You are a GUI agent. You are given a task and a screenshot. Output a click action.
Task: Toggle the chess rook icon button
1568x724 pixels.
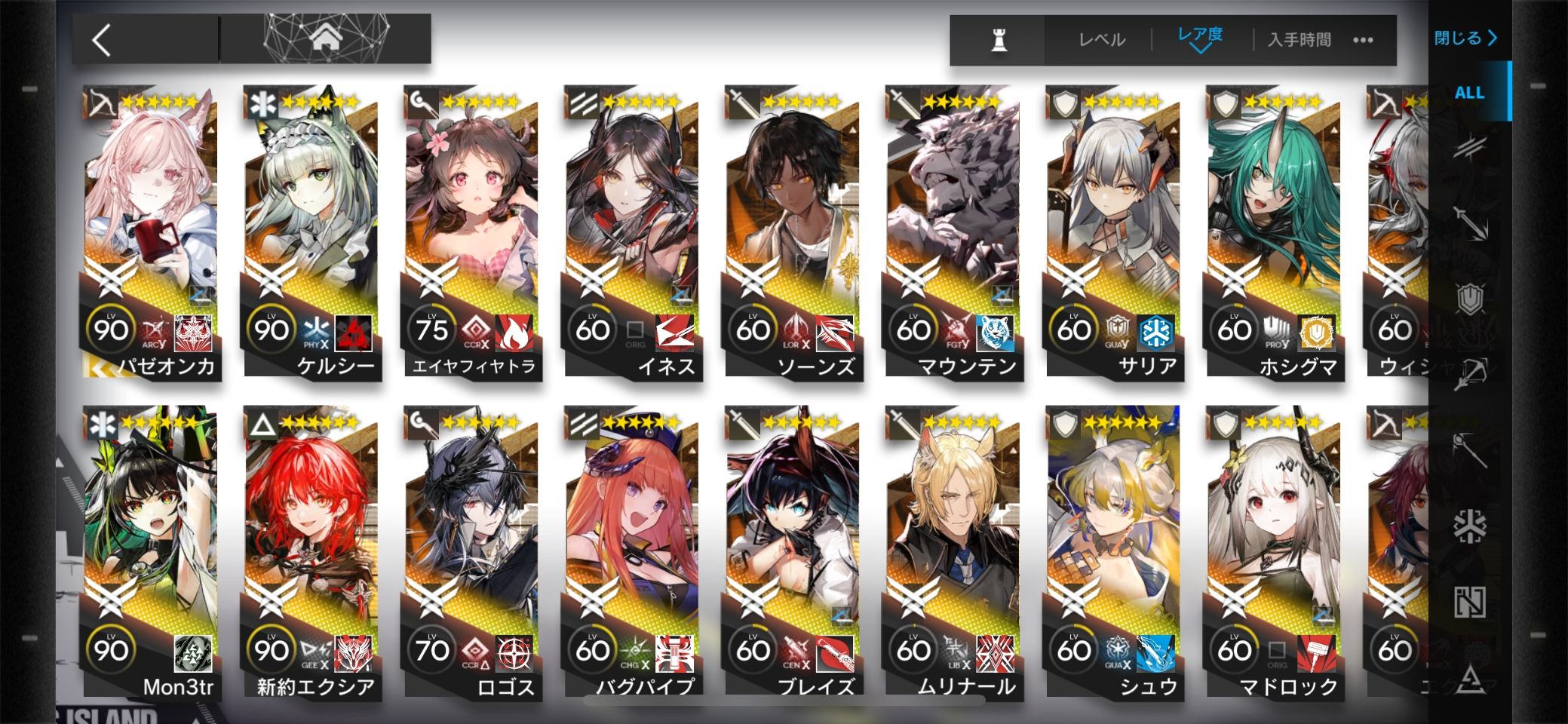tap(999, 40)
